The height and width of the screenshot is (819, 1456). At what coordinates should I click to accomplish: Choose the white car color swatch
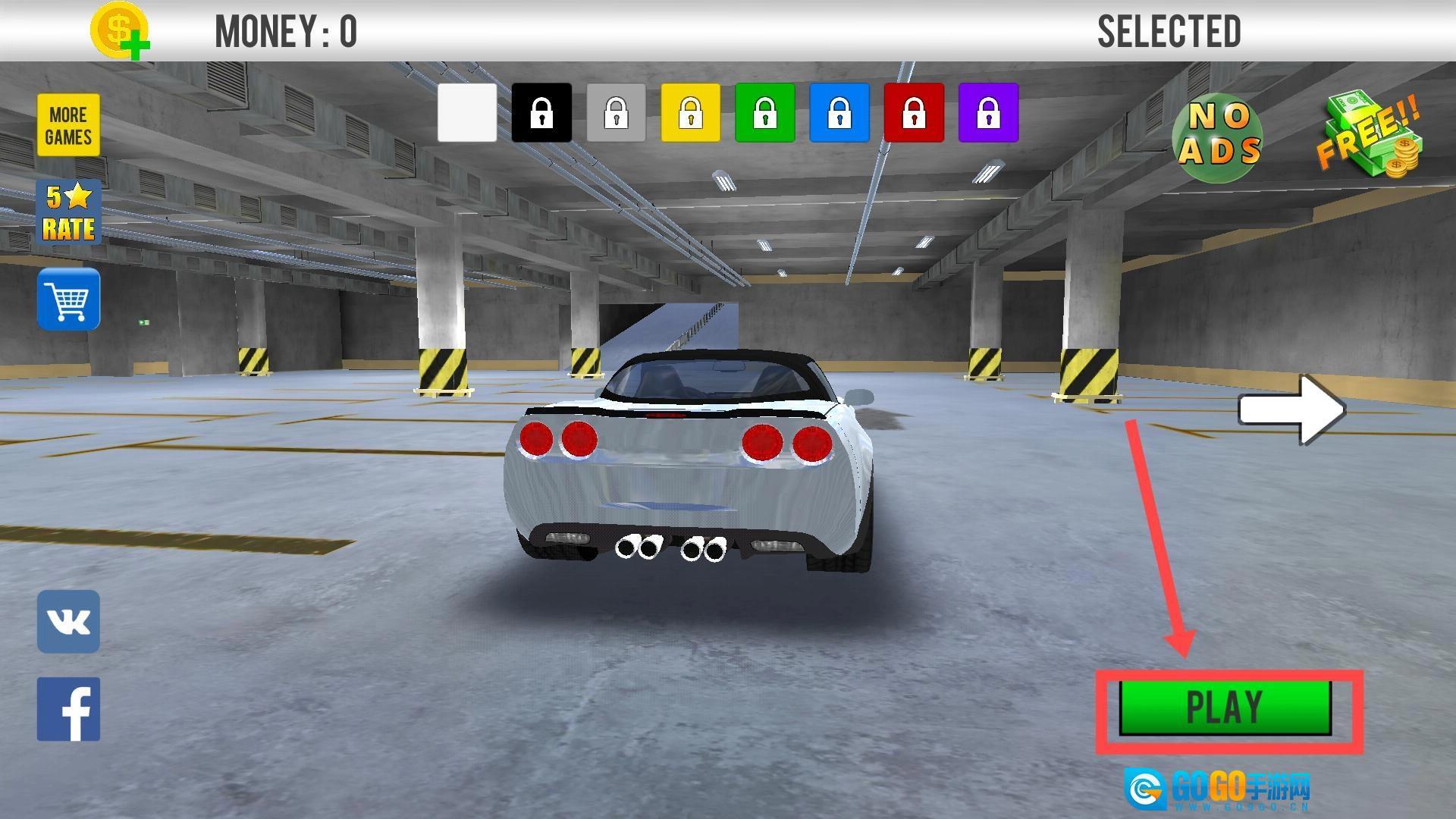click(x=467, y=113)
